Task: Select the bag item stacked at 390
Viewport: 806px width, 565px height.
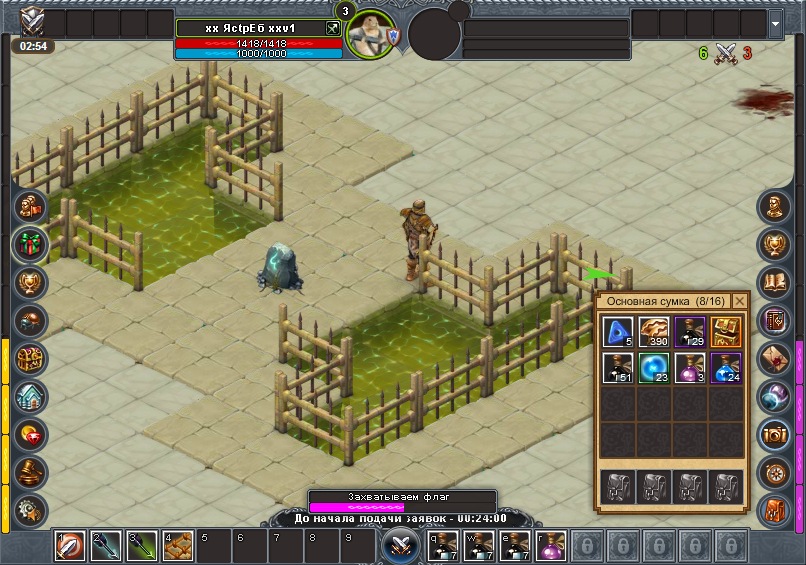Action: (654, 332)
